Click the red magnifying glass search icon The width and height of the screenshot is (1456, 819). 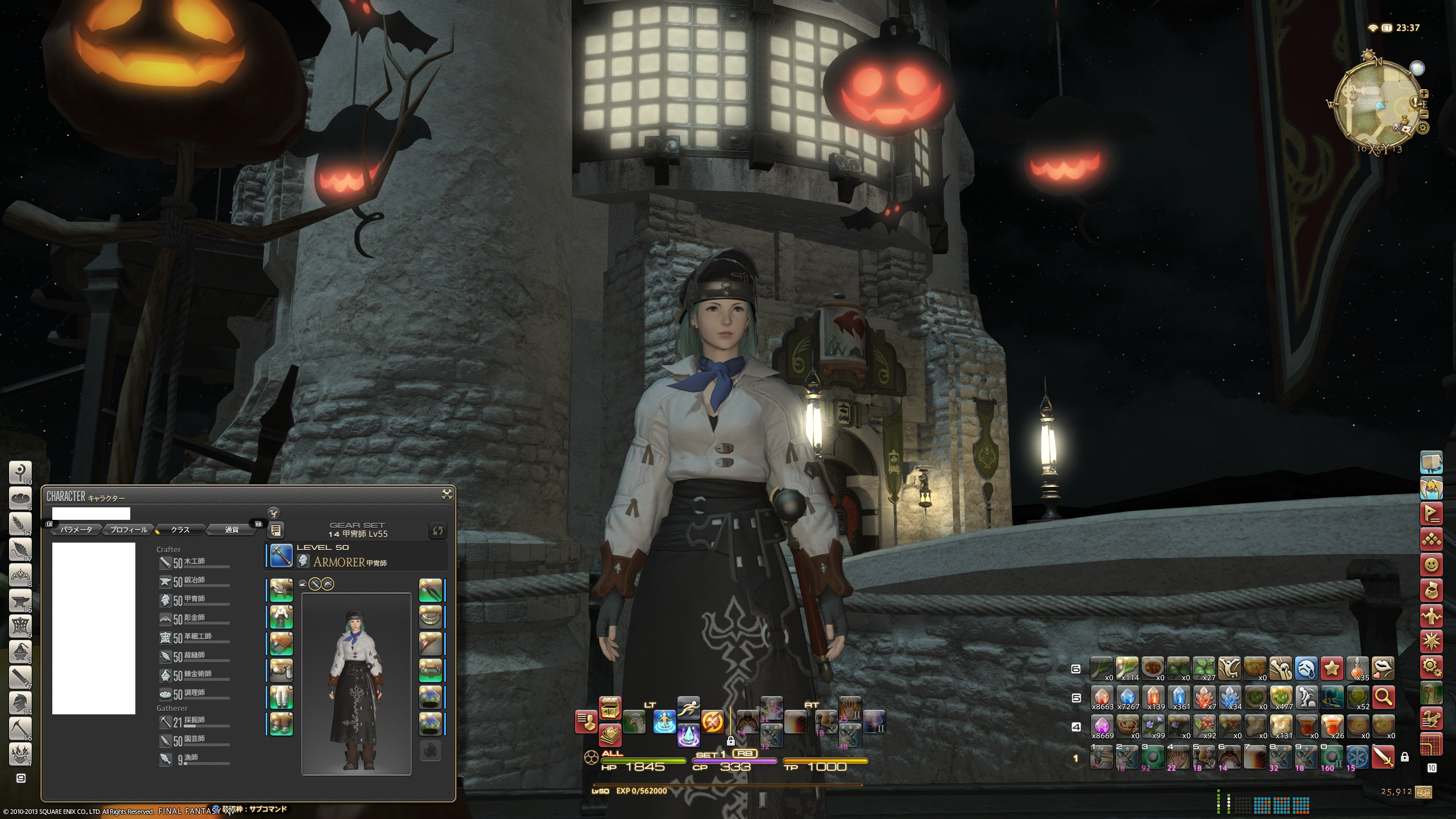pos(1383,696)
